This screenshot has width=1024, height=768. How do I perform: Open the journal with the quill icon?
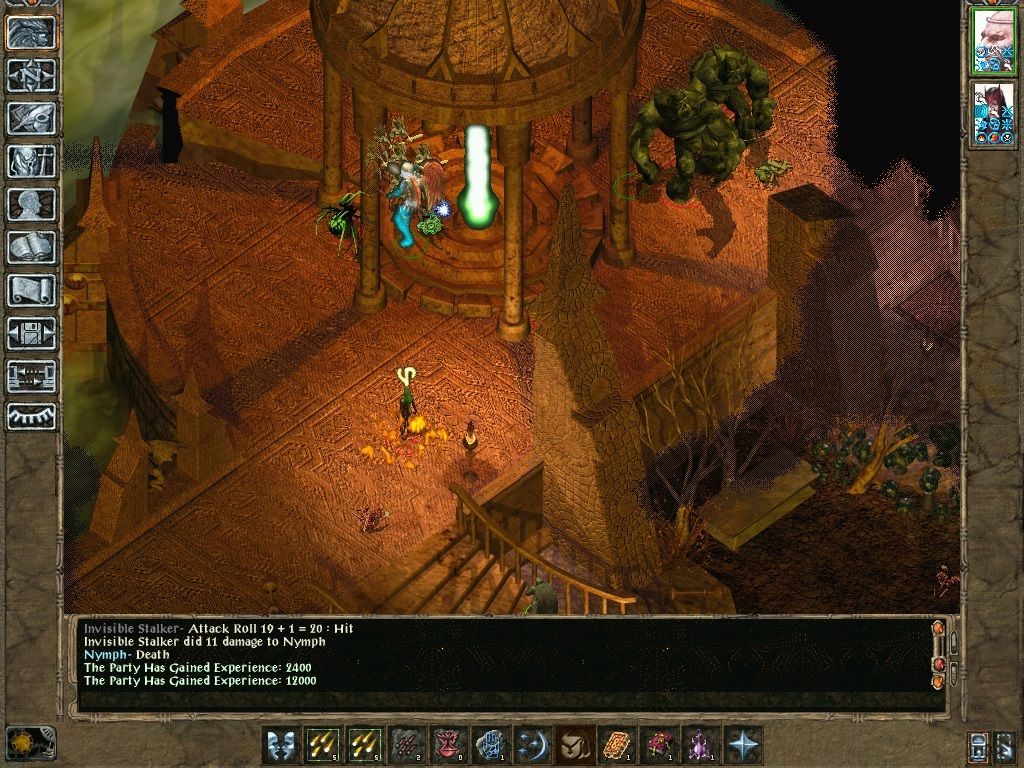32,118
